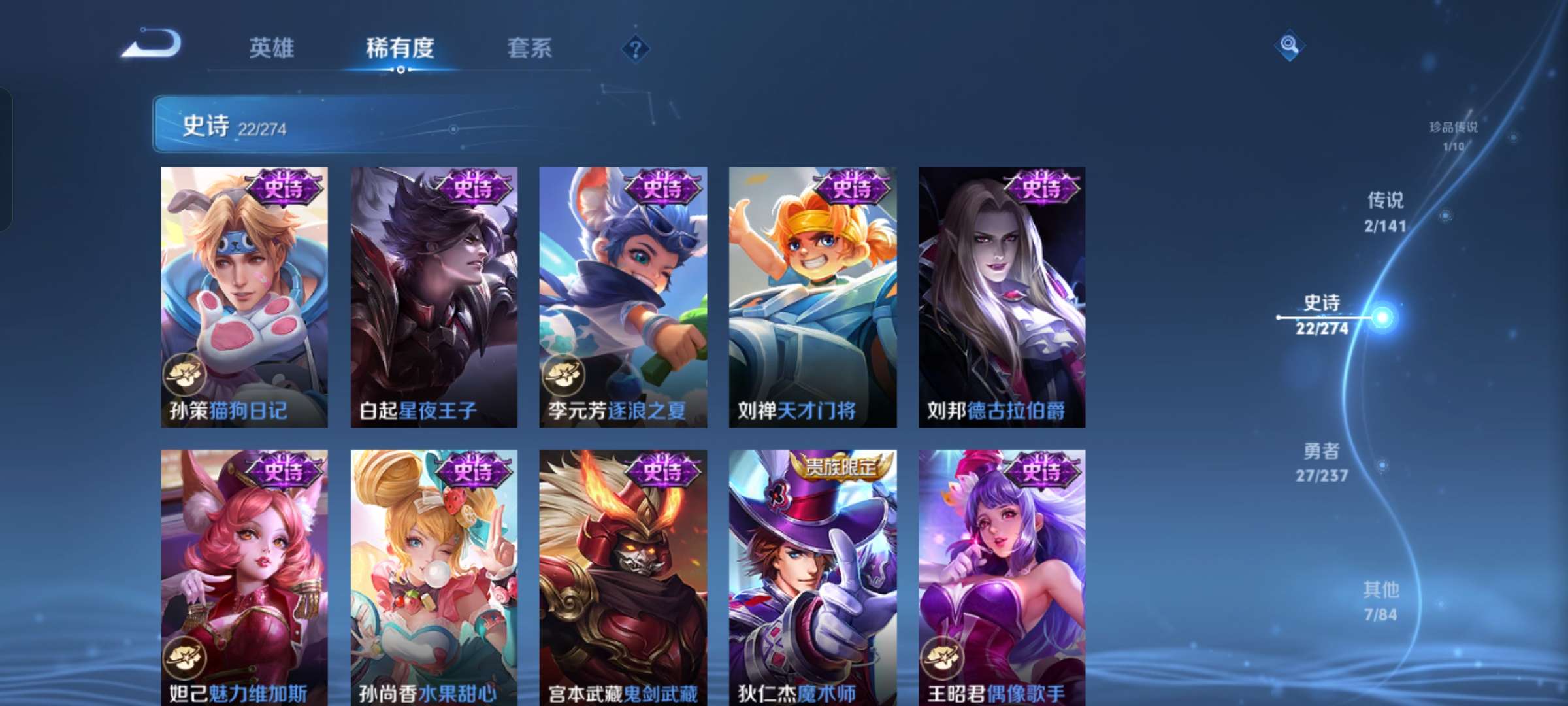The width and height of the screenshot is (1568, 706).
Task: Open the 珍品传说 category at sidebar top
Action: (x=1454, y=127)
